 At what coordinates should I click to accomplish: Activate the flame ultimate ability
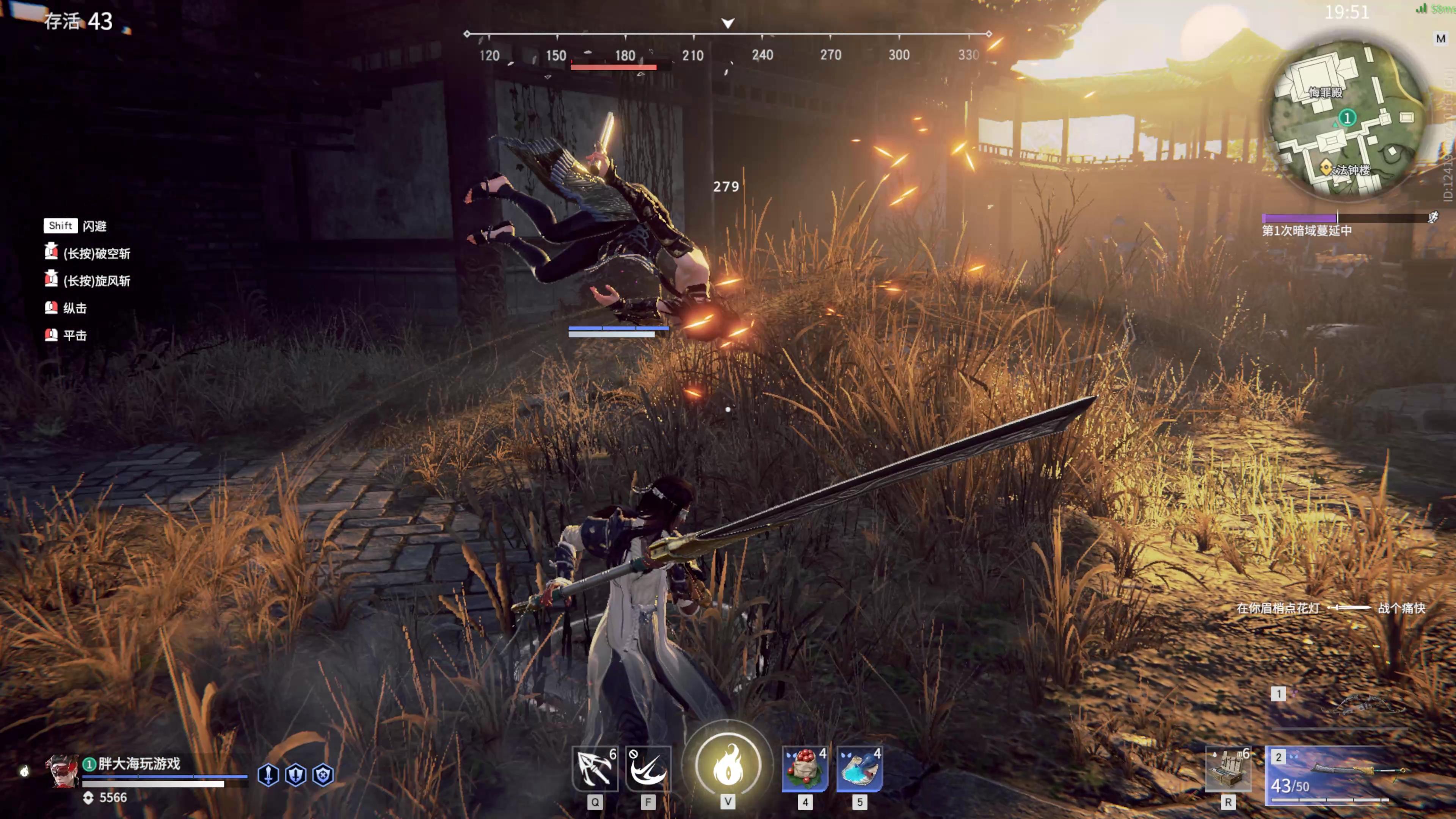coord(728,764)
